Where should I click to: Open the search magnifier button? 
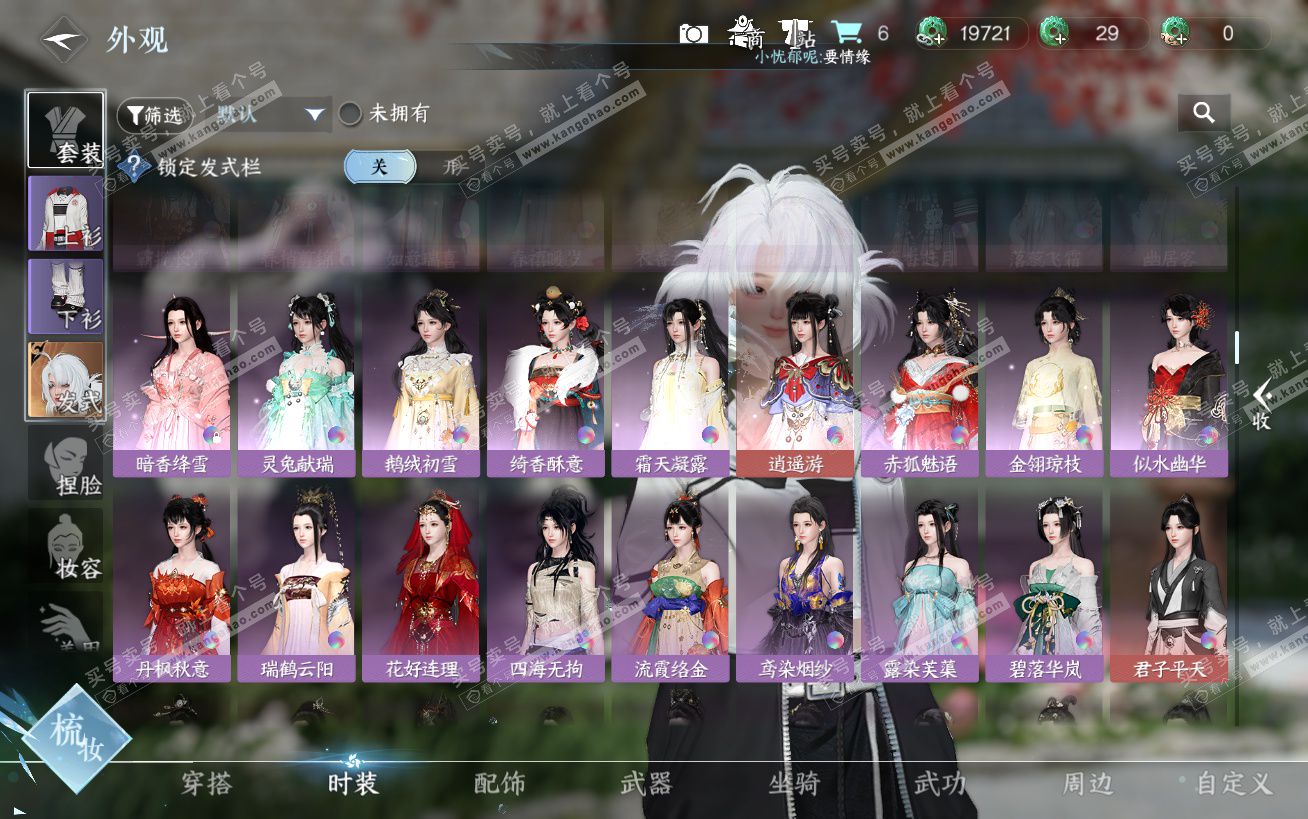1203,114
